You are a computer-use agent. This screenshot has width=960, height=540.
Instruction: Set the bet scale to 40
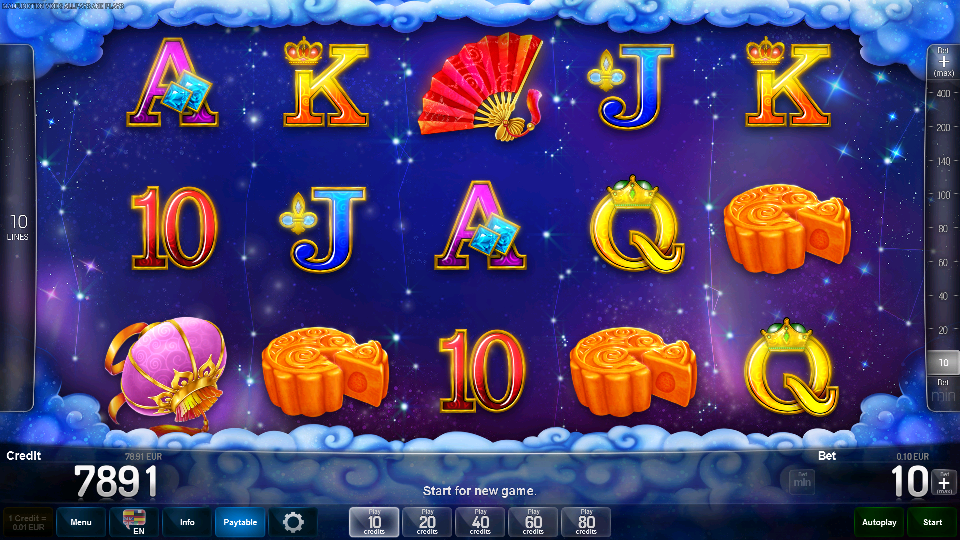[942, 296]
